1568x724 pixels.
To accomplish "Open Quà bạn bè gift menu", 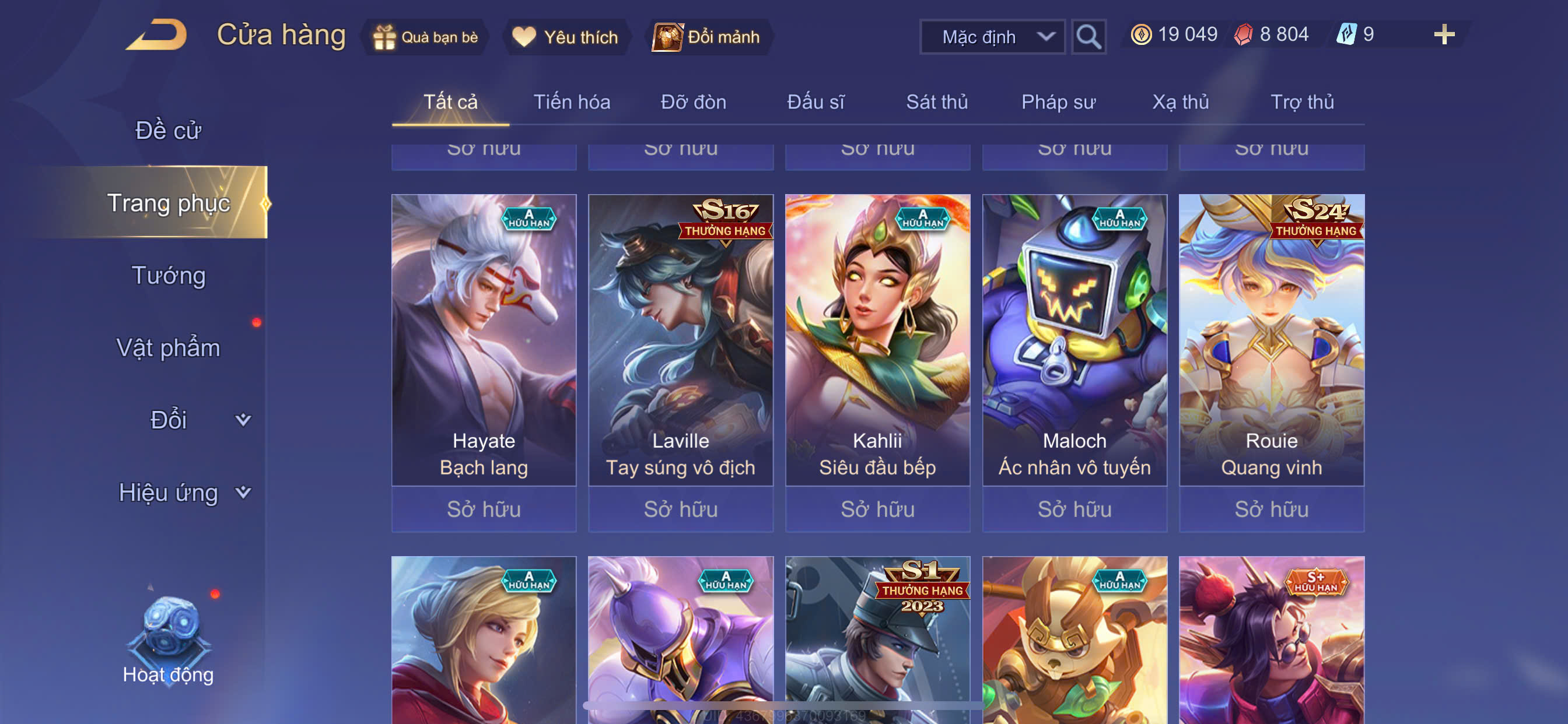I will tap(425, 37).
